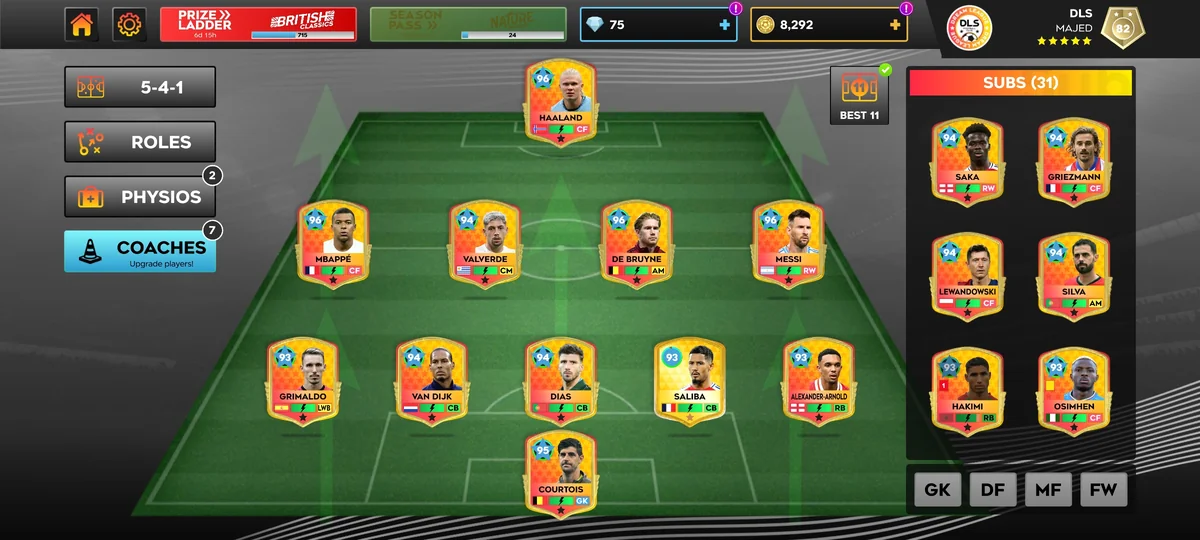
Task: Show only MF substitutes
Action: click(1048, 490)
